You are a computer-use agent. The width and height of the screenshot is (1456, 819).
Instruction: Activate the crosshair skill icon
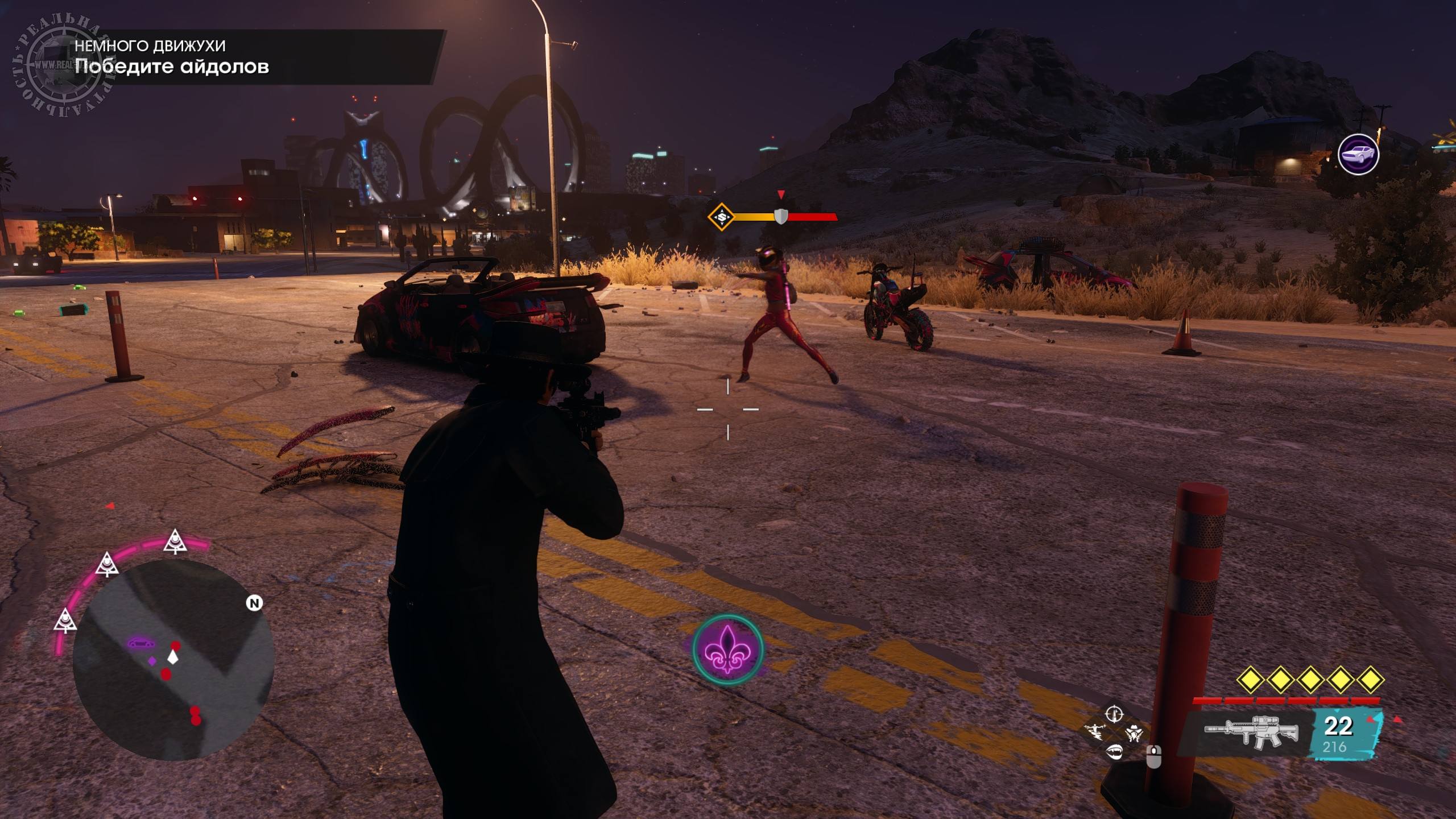pyautogui.click(x=1114, y=713)
